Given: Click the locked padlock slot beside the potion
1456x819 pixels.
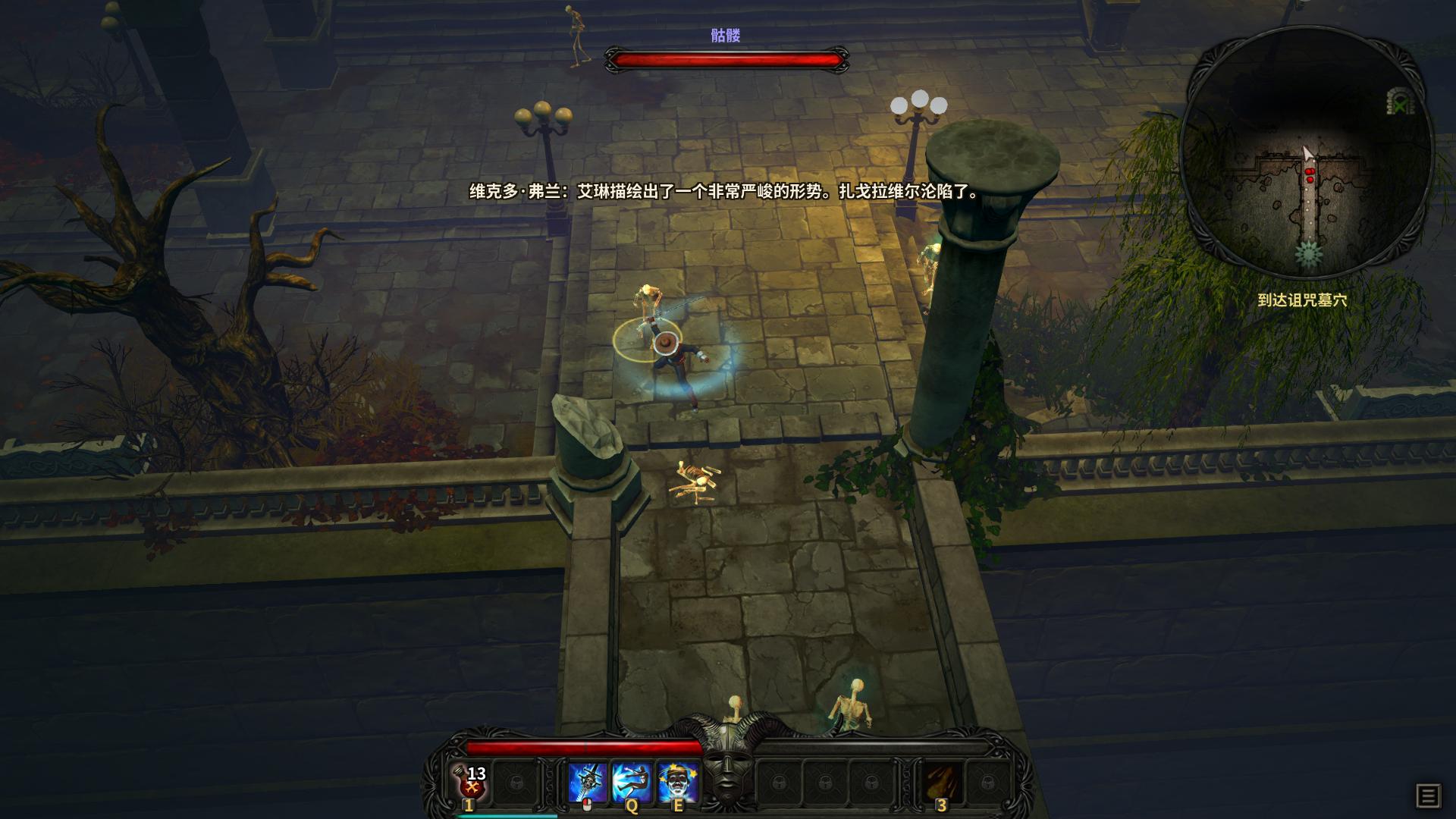Looking at the screenshot, I should tap(515, 782).
